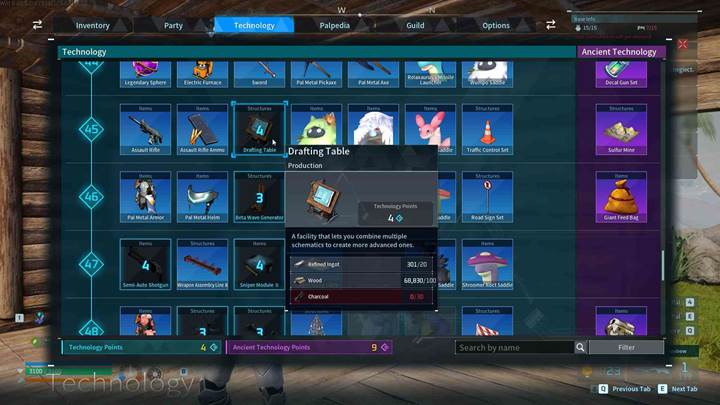Pick the Pal Metal Armor technology

146,196
